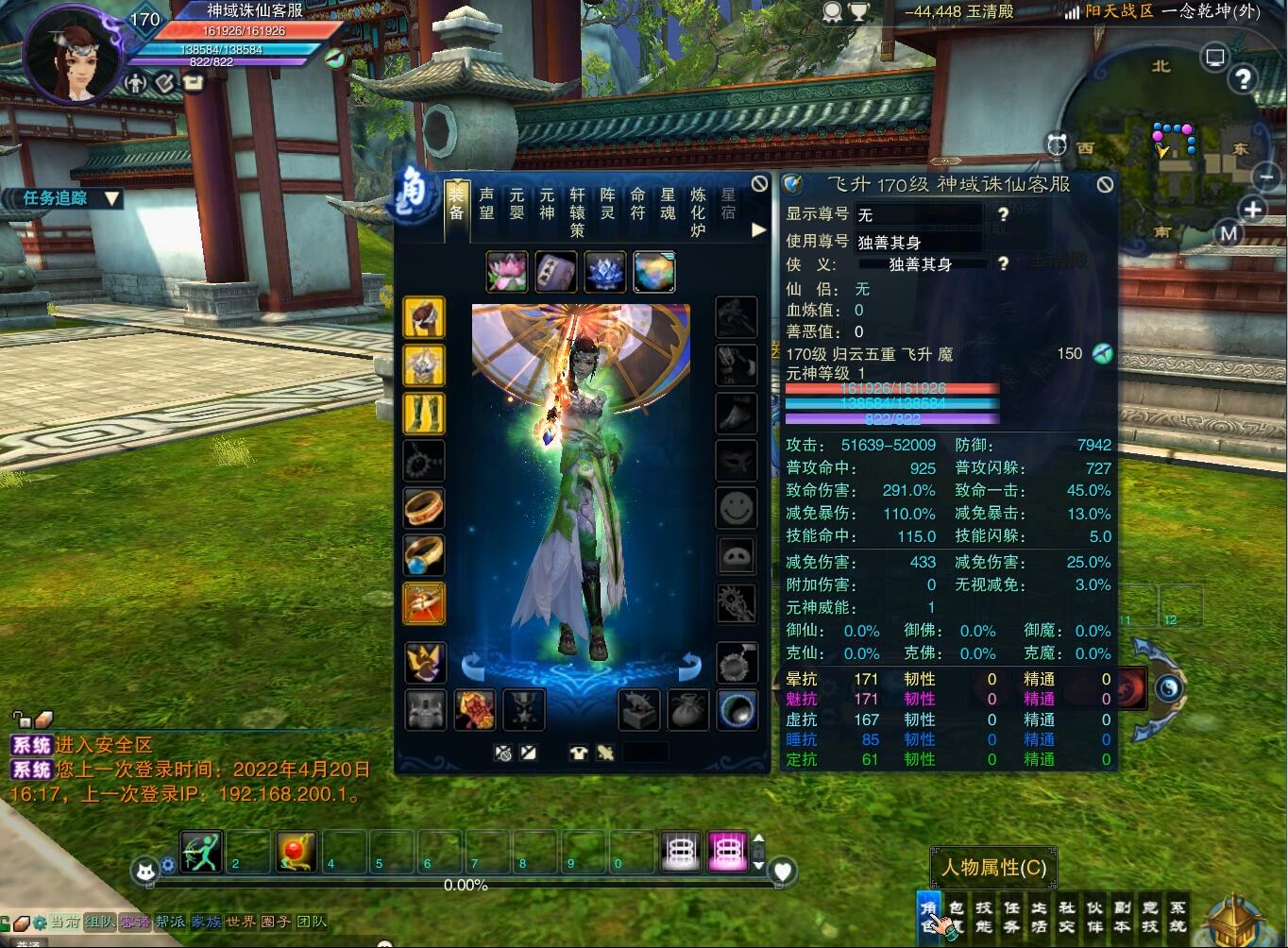Rotate the character model right

point(690,666)
